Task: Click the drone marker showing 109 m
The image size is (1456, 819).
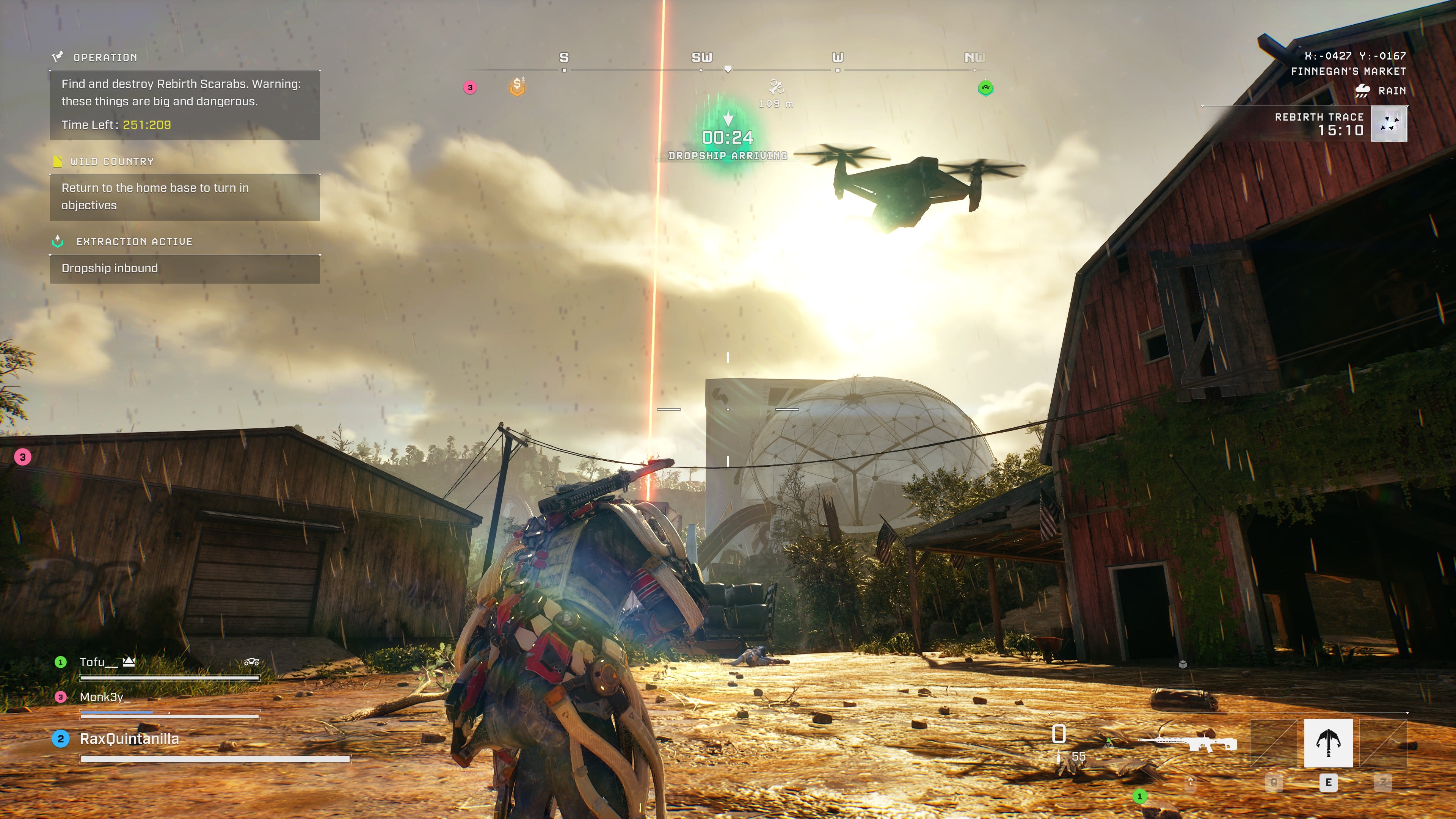Action: [776, 88]
